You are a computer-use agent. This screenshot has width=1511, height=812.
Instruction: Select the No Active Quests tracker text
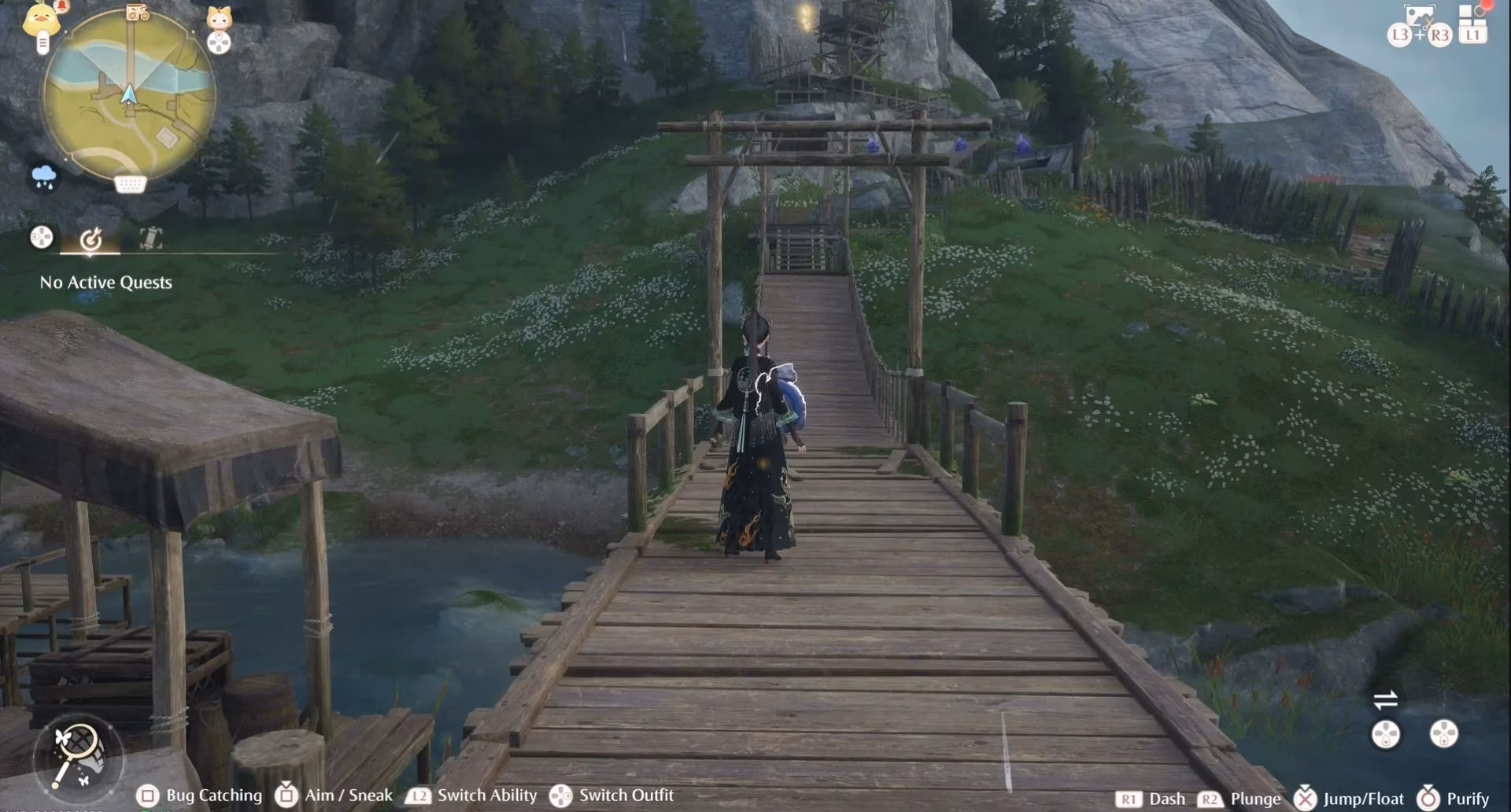click(106, 282)
